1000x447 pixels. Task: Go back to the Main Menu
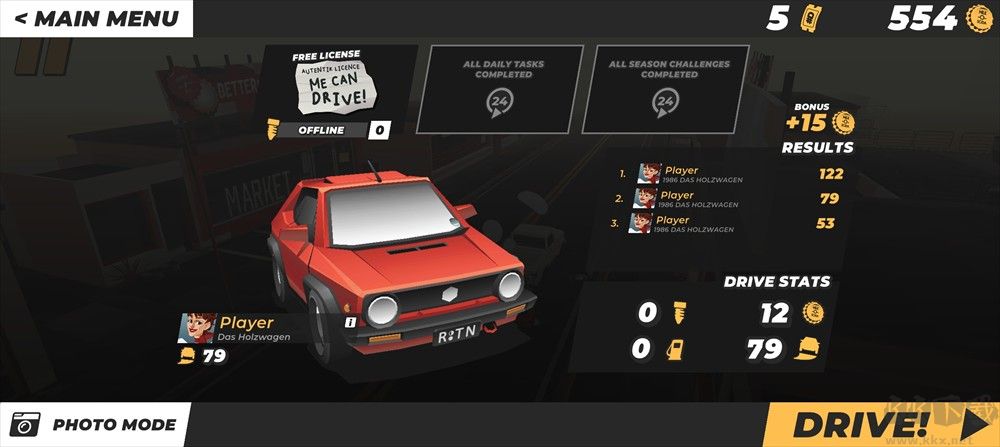[x=96, y=18]
